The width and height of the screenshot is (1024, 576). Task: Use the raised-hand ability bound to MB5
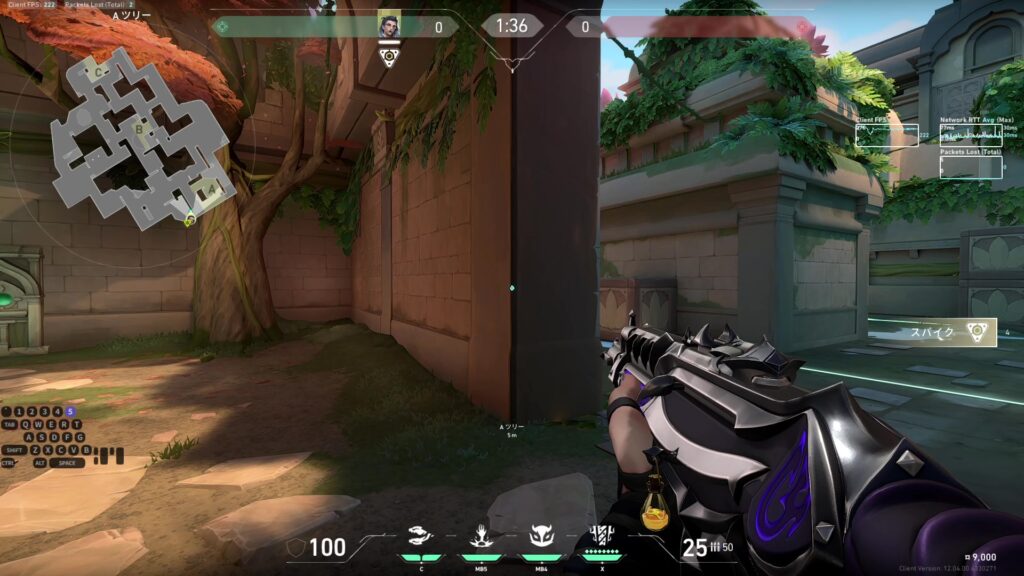coord(480,538)
